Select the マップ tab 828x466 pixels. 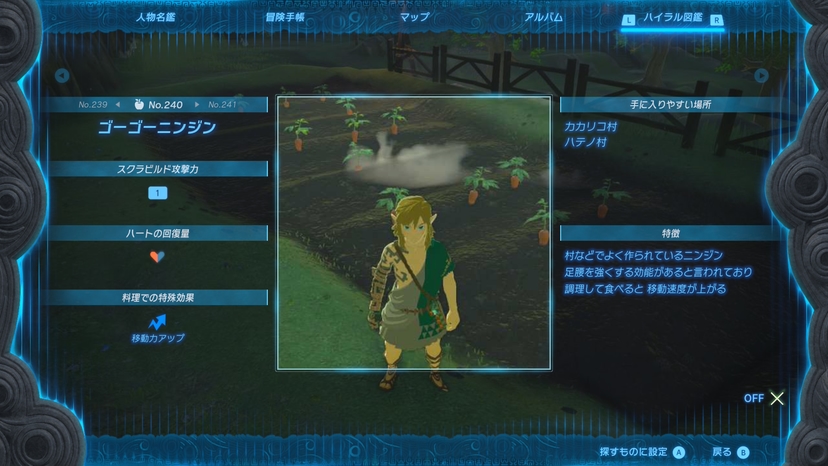pyautogui.click(x=414, y=17)
